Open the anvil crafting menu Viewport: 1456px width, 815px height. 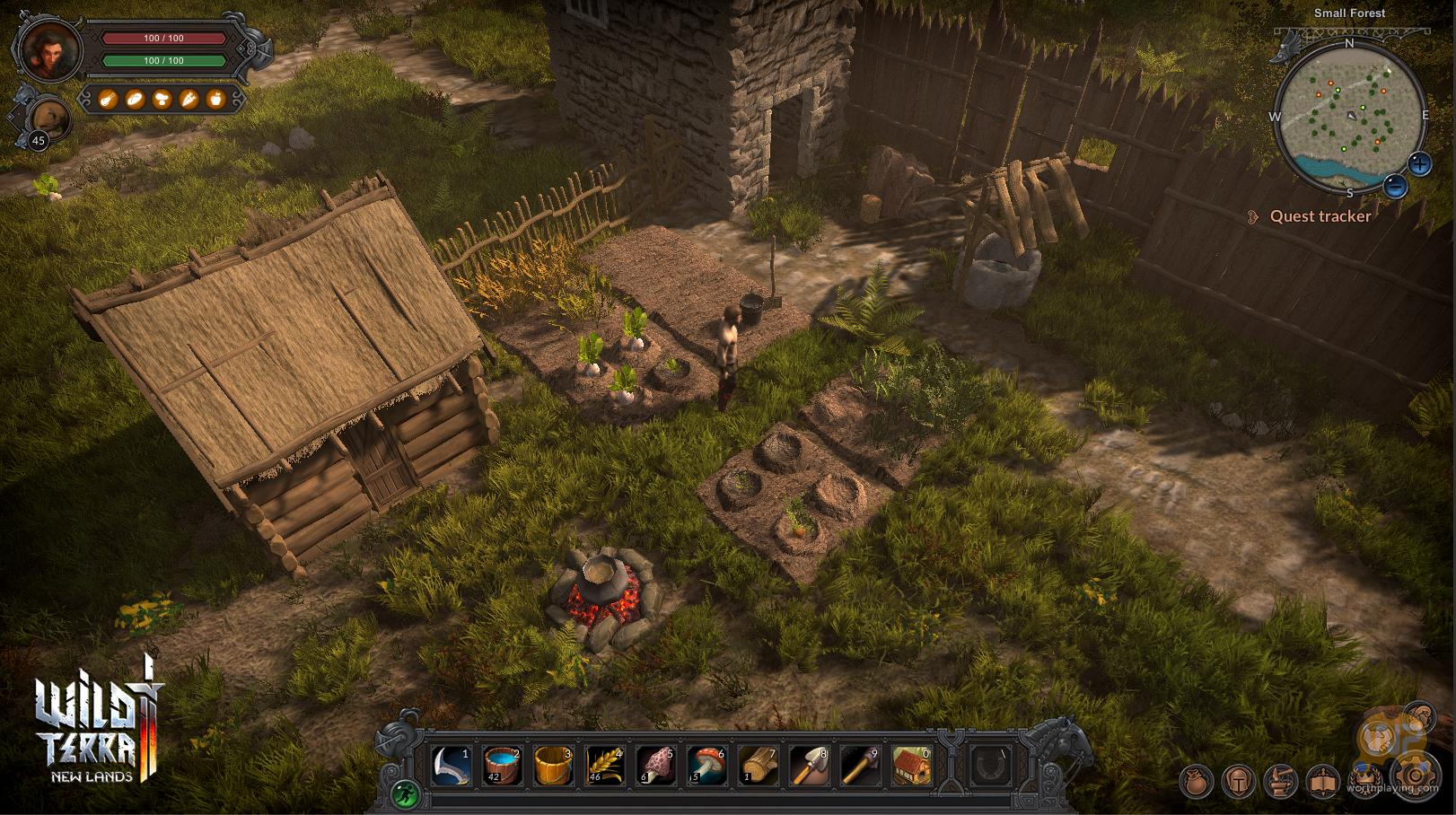point(1282,781)
